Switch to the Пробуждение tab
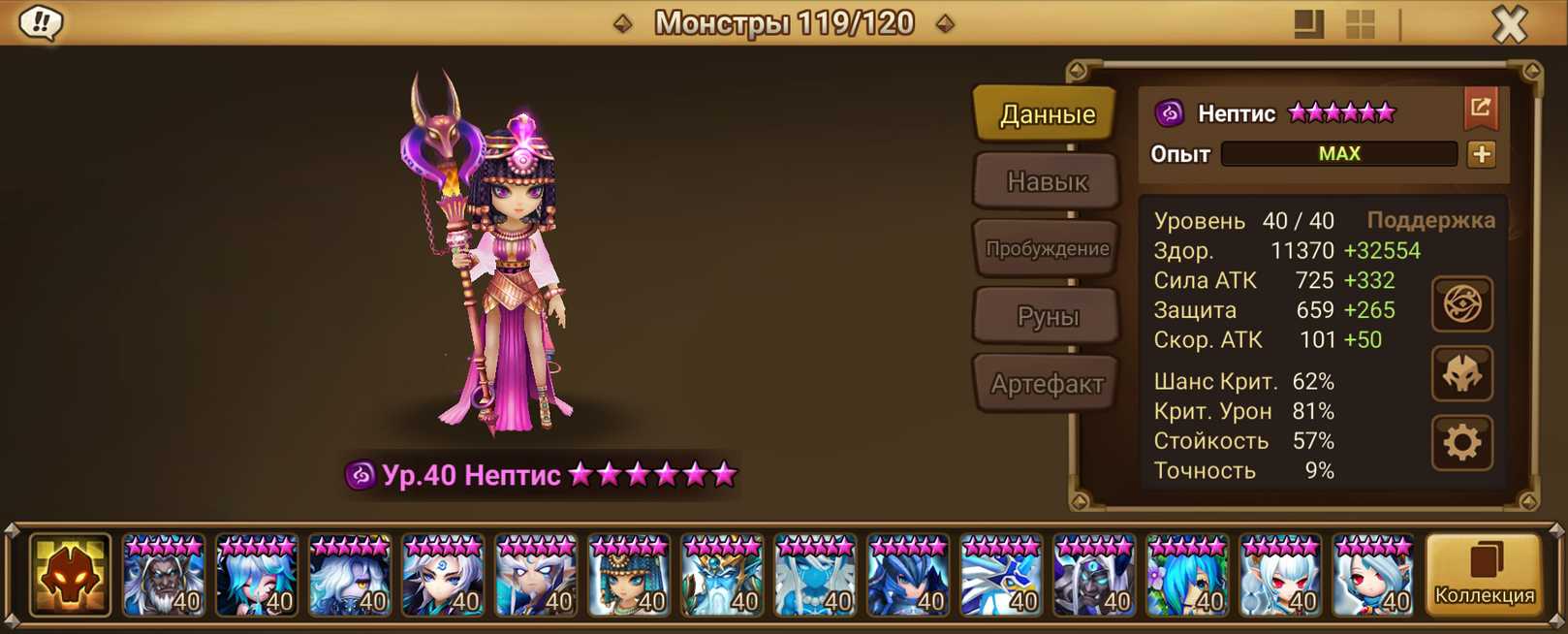The image size is (1568, 634). [x=1047, y=249]
